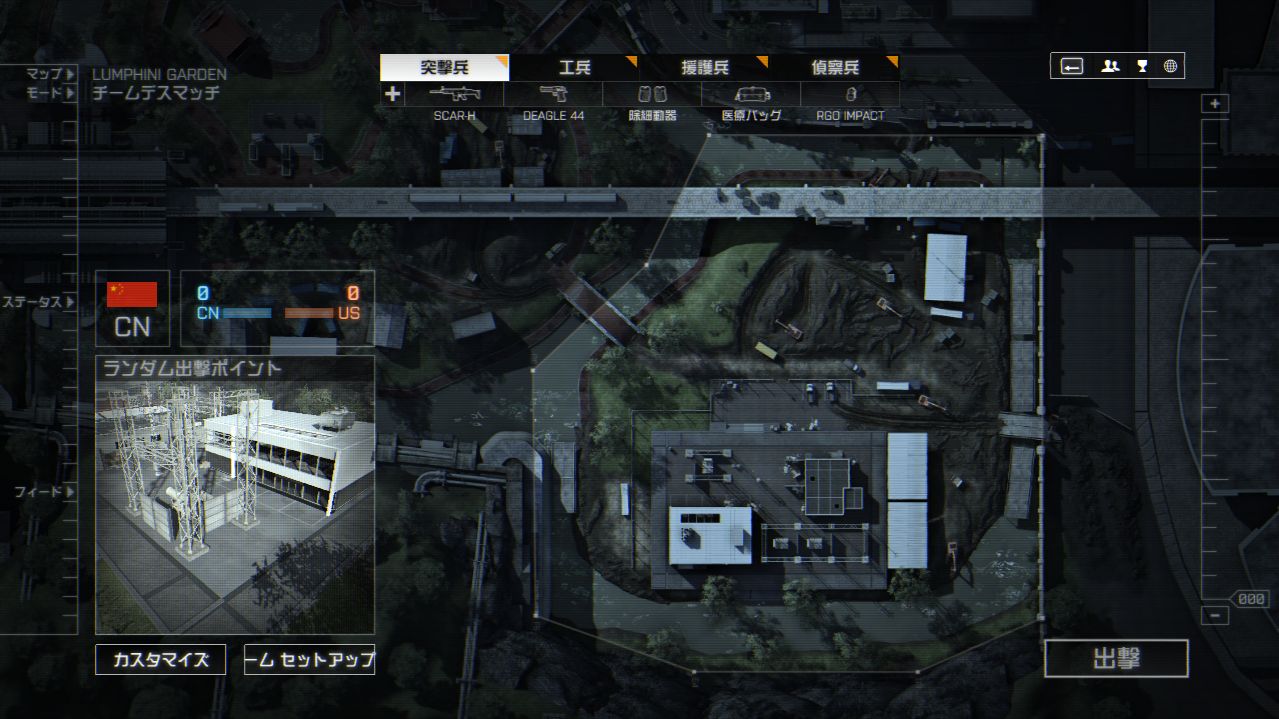Switch to the 工兵 engineer class tab

574,68
